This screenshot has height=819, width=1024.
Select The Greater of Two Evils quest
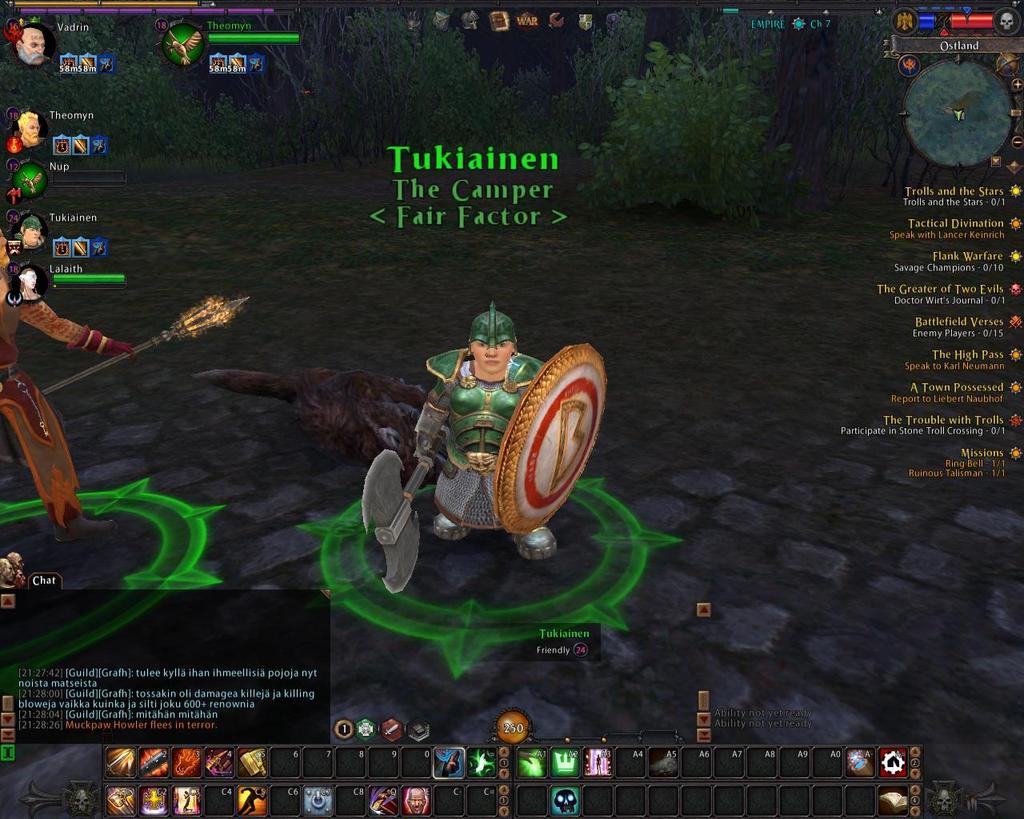tap(940, 289)
